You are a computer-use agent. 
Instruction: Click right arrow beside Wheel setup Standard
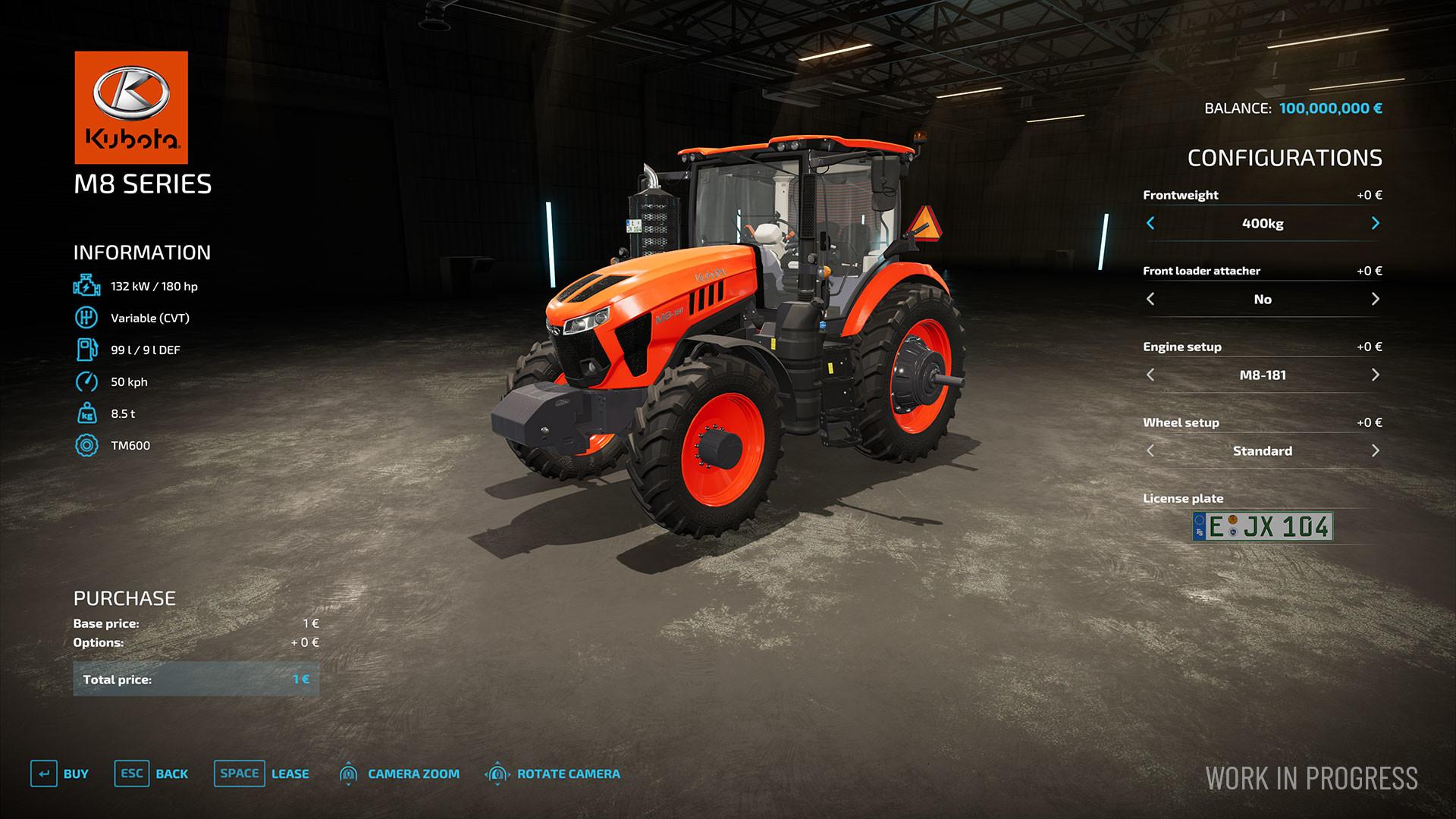(1375, 450)
